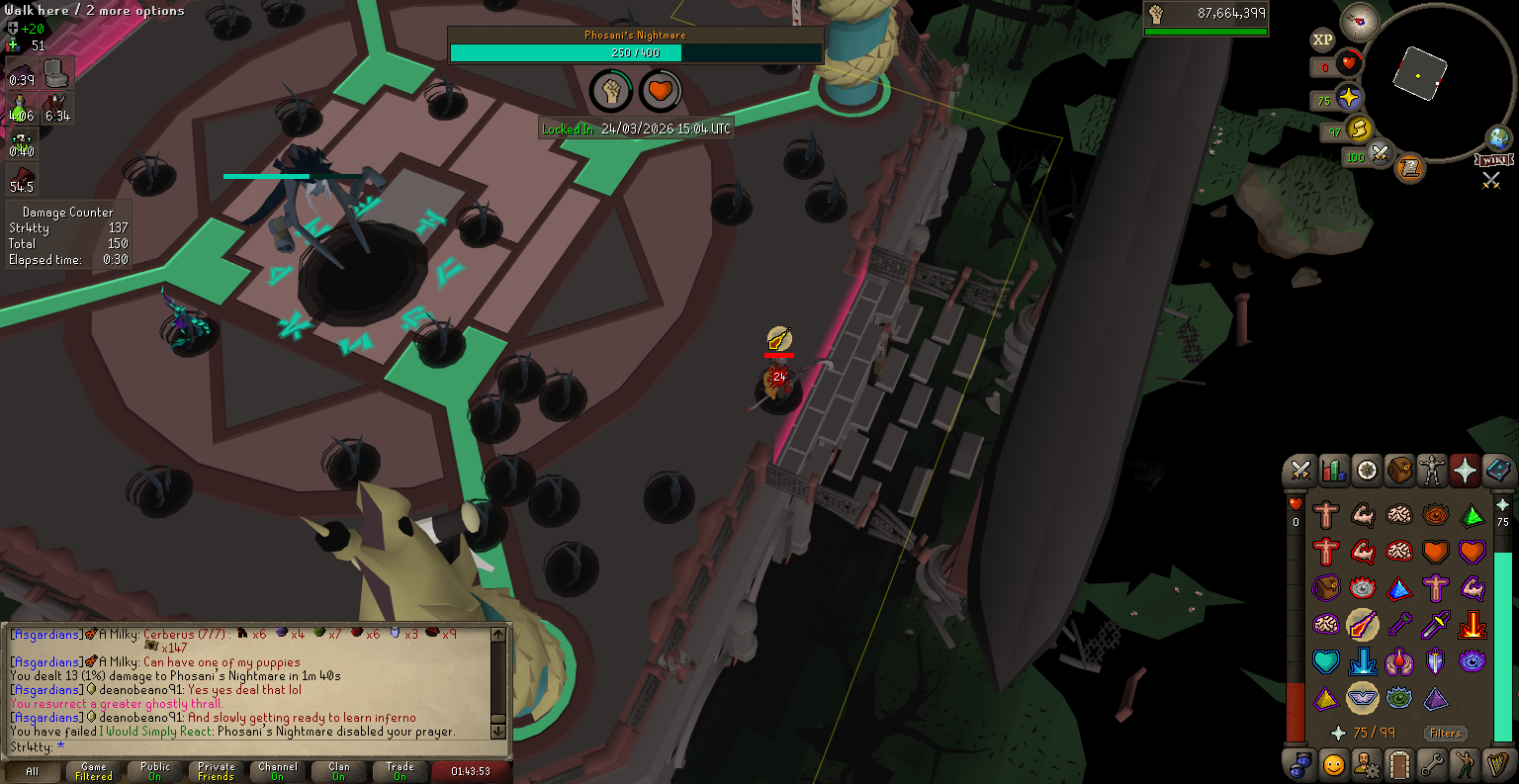Click the Wiki lookup banner
Screen dimensions: 1519x784
1493,159
